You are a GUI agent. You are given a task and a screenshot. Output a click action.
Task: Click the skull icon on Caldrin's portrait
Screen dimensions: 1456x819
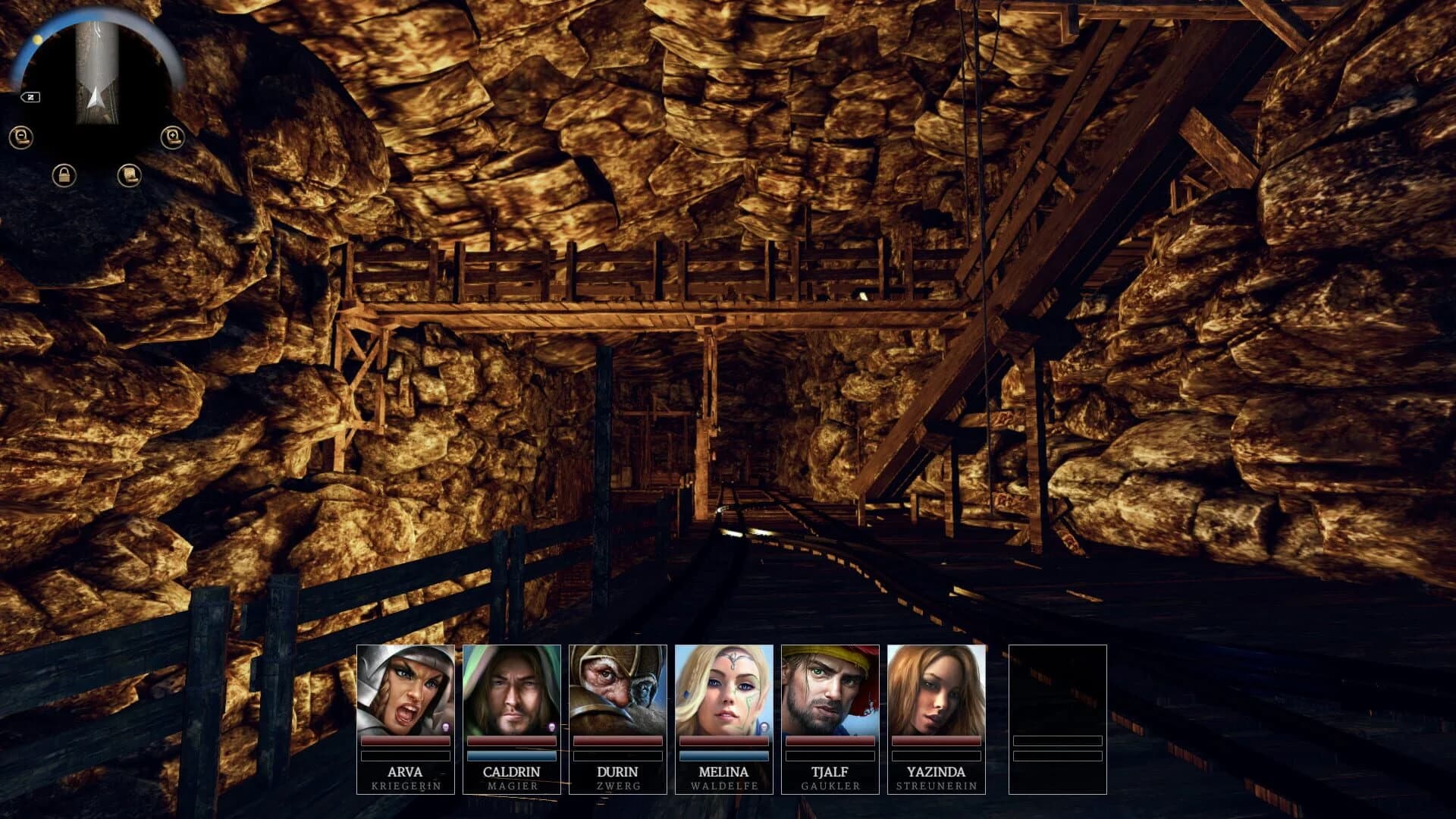551,726
